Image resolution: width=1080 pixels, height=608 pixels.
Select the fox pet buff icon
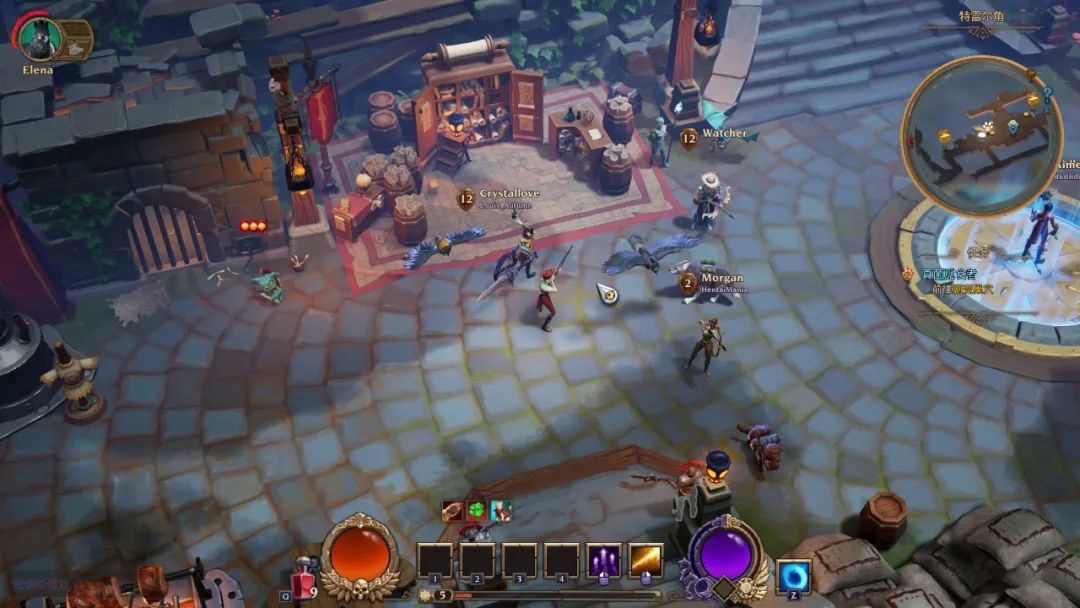pyautogui.click(x=500, y=511)
